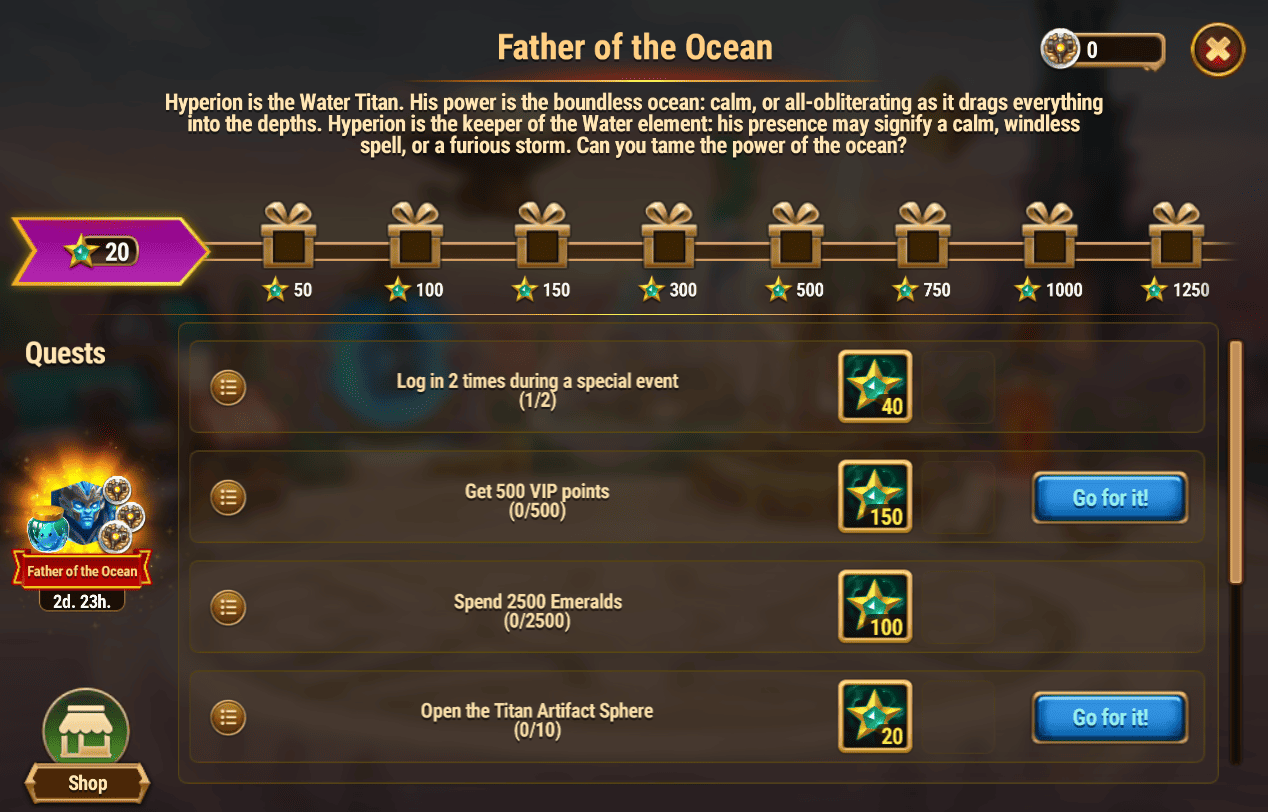
Task: Click the event coin counter at top
Action: click(1104, 49)
